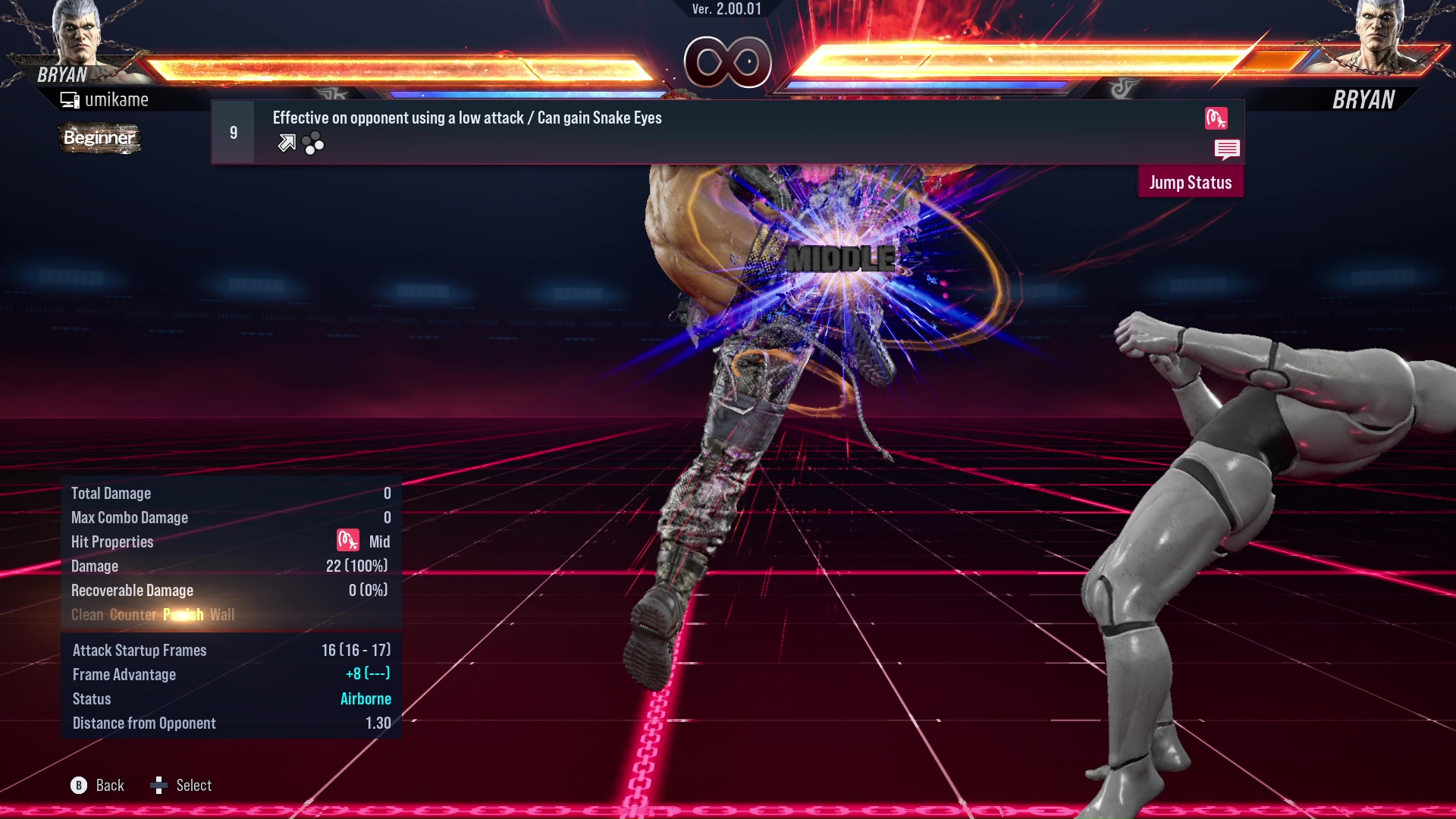Click the monitor icon beside umikame
Screen dimensions: 1456x819
pos(69,99)
